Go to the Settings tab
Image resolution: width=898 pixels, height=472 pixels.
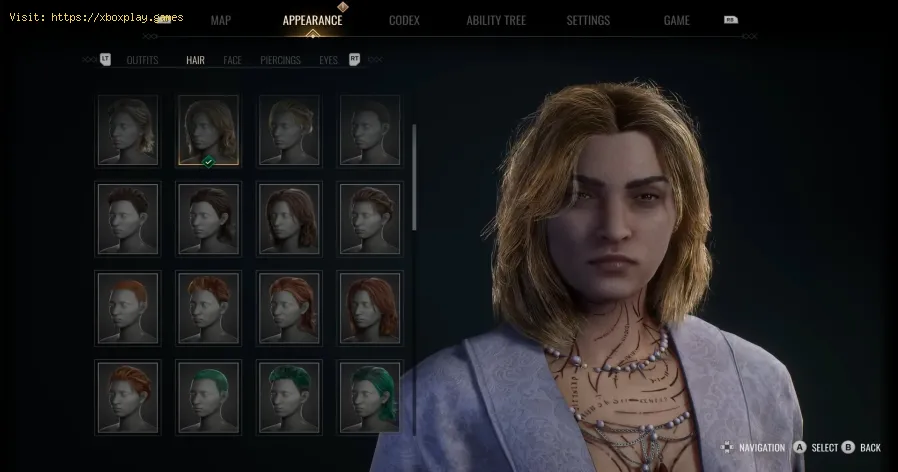(589, 20)
